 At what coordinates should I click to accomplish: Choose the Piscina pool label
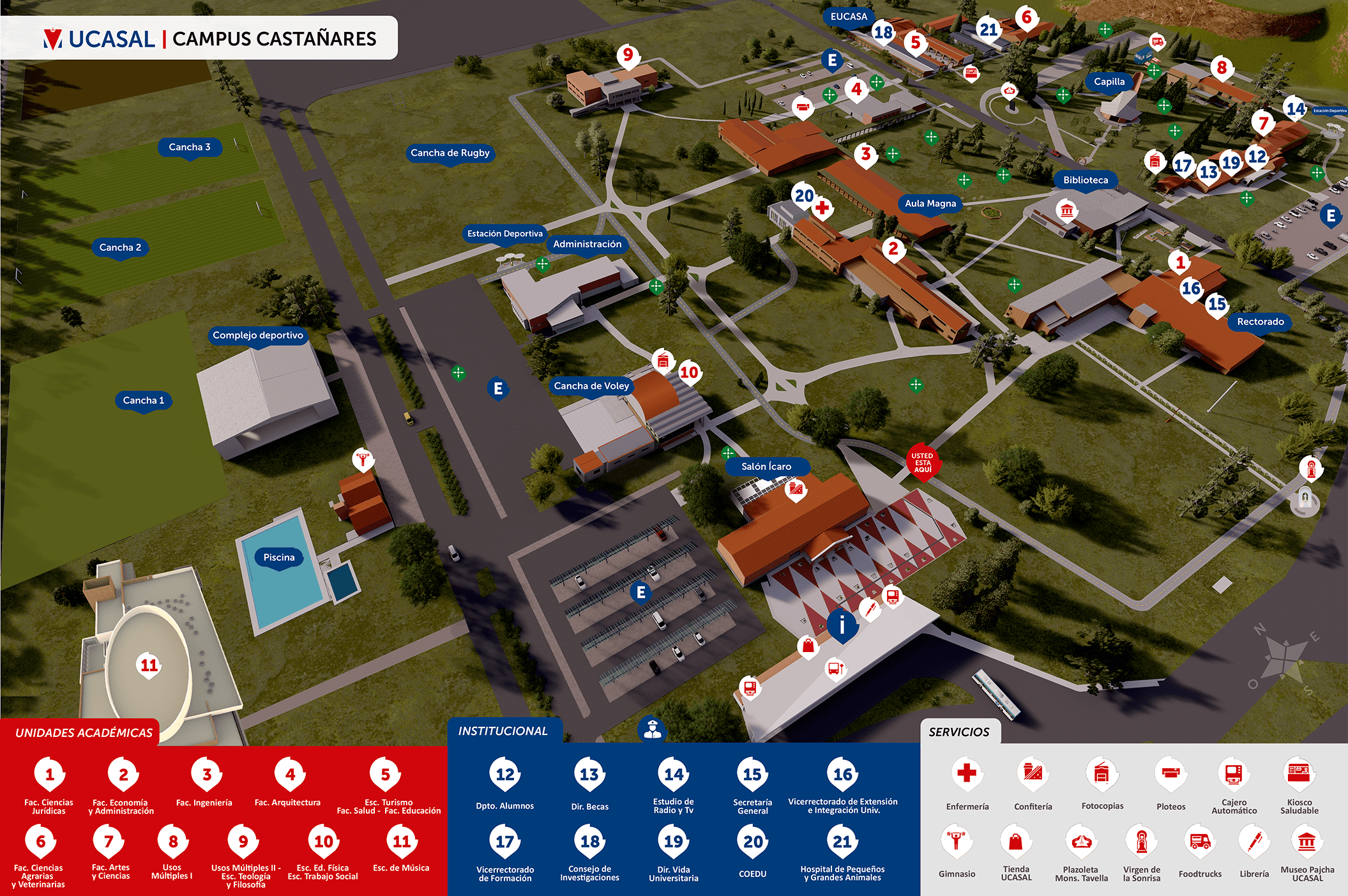279,558
